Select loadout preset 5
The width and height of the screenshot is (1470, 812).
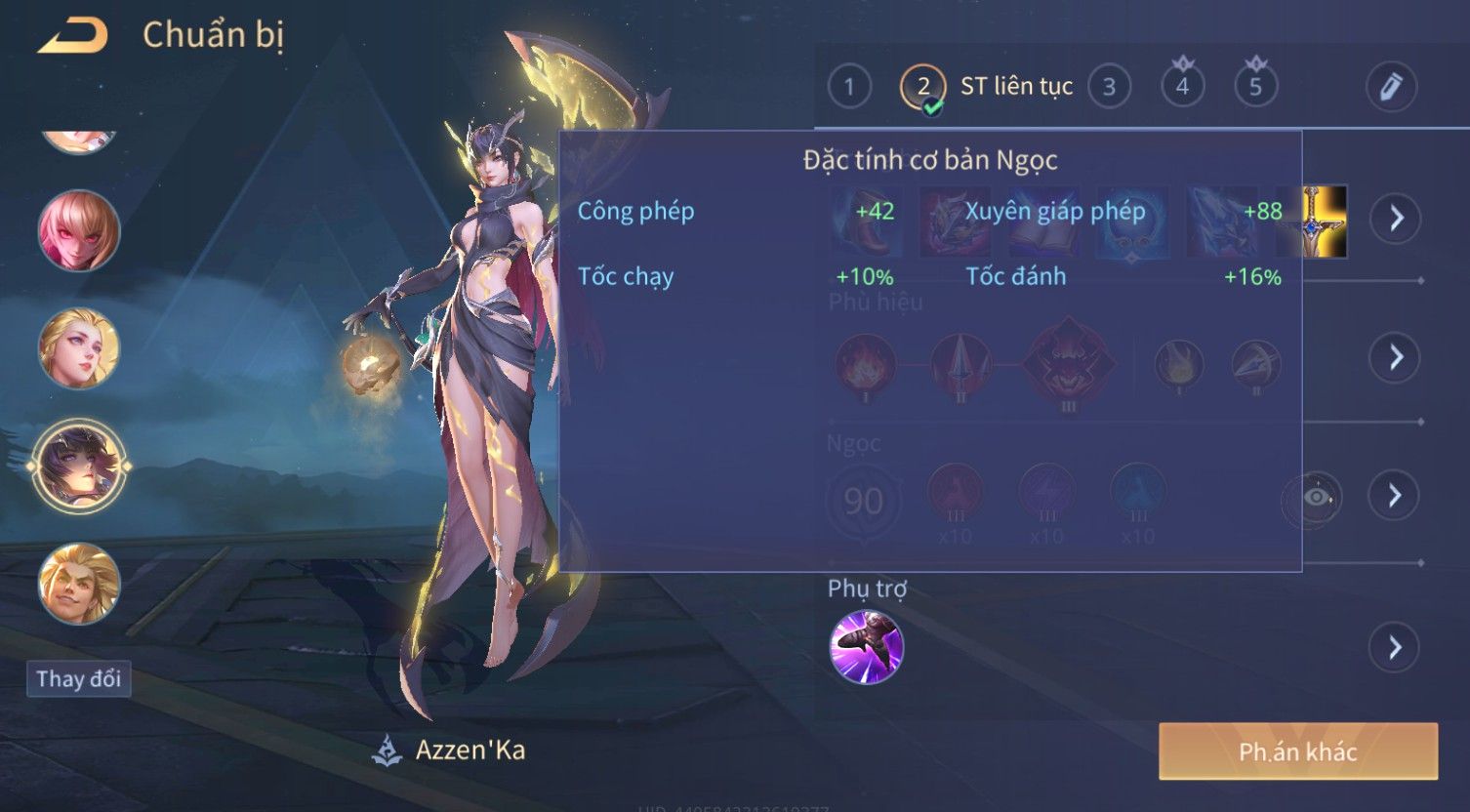tap(1255, 87)
